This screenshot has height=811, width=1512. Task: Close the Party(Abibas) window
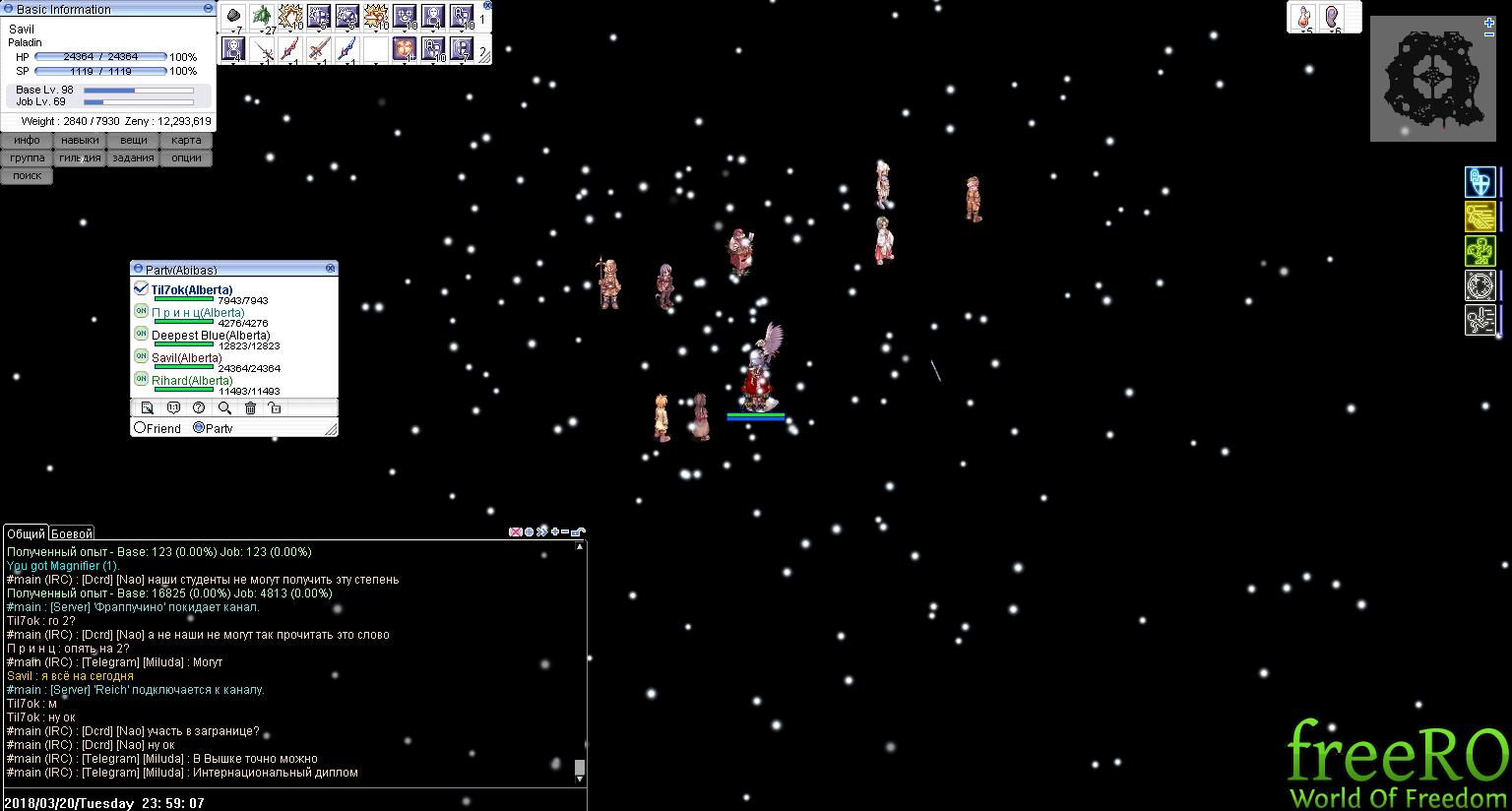pos(331,268)
